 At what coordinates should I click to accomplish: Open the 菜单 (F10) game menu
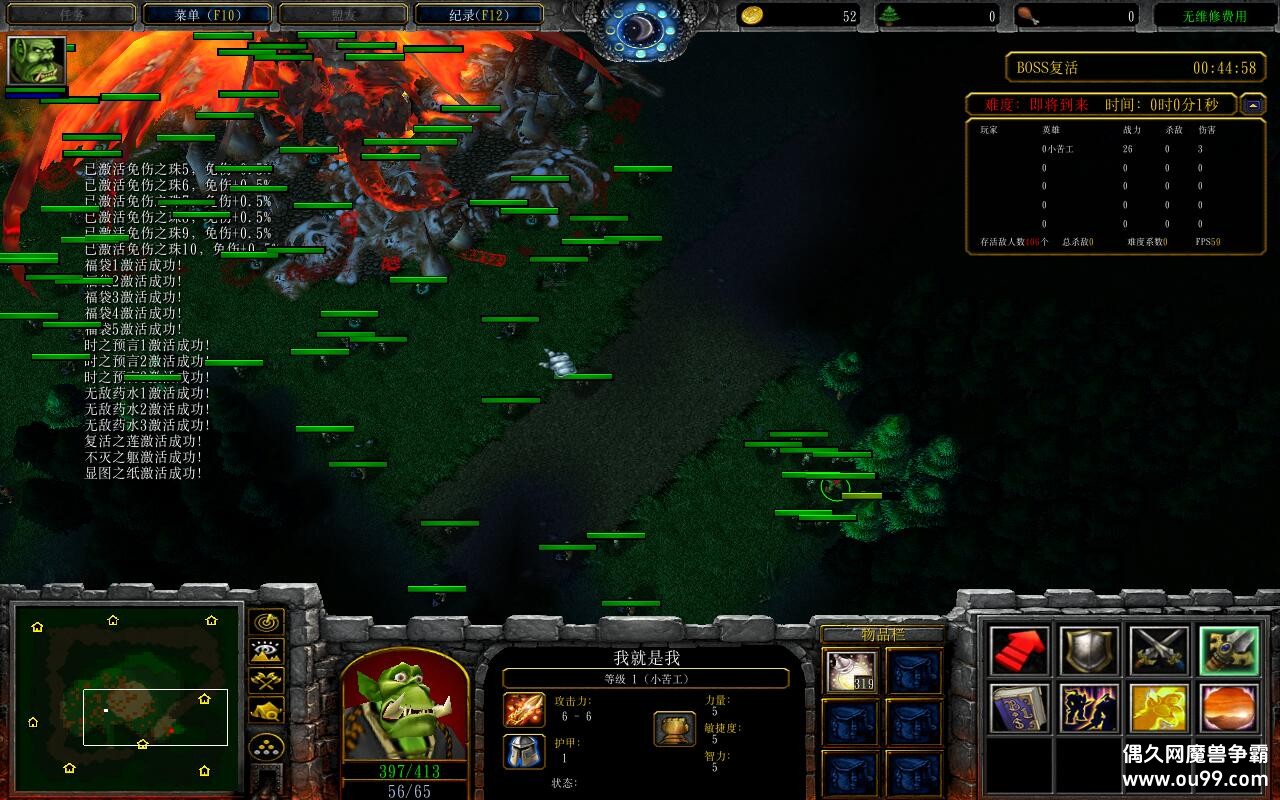(207, 15)
